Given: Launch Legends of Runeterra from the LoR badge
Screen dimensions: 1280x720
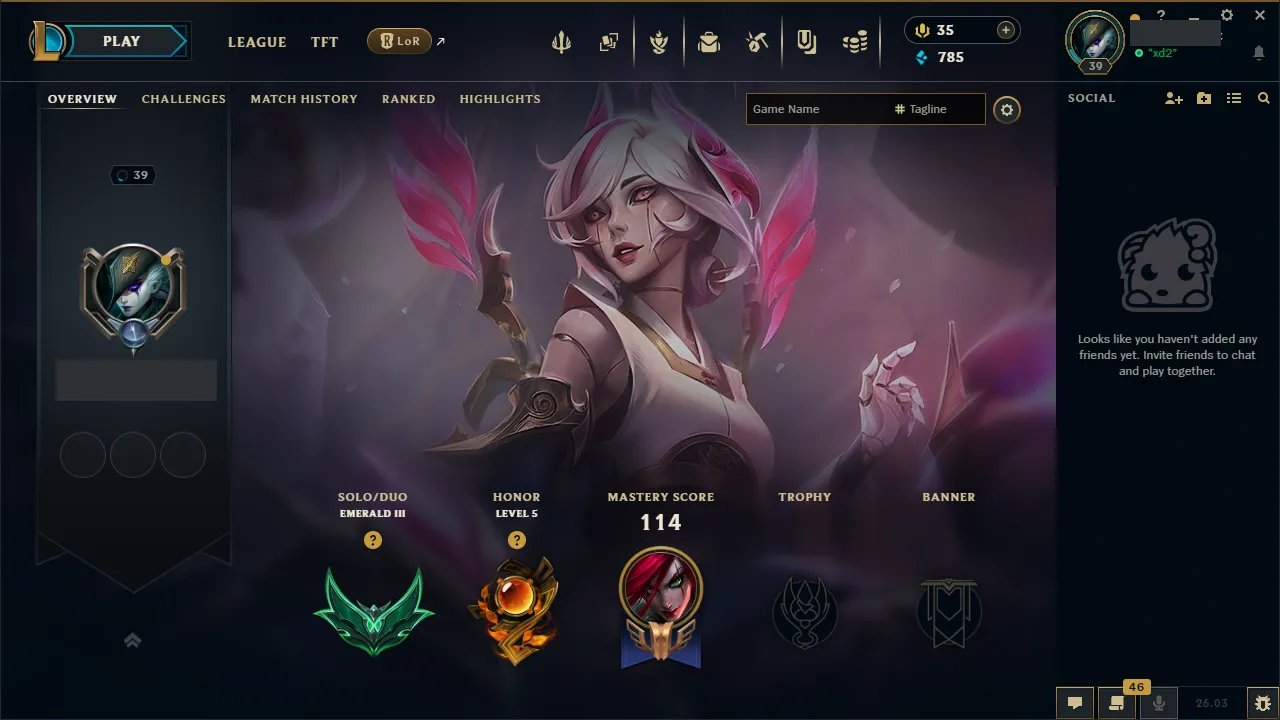Looking at the screenshot, I should pos(400,41).
